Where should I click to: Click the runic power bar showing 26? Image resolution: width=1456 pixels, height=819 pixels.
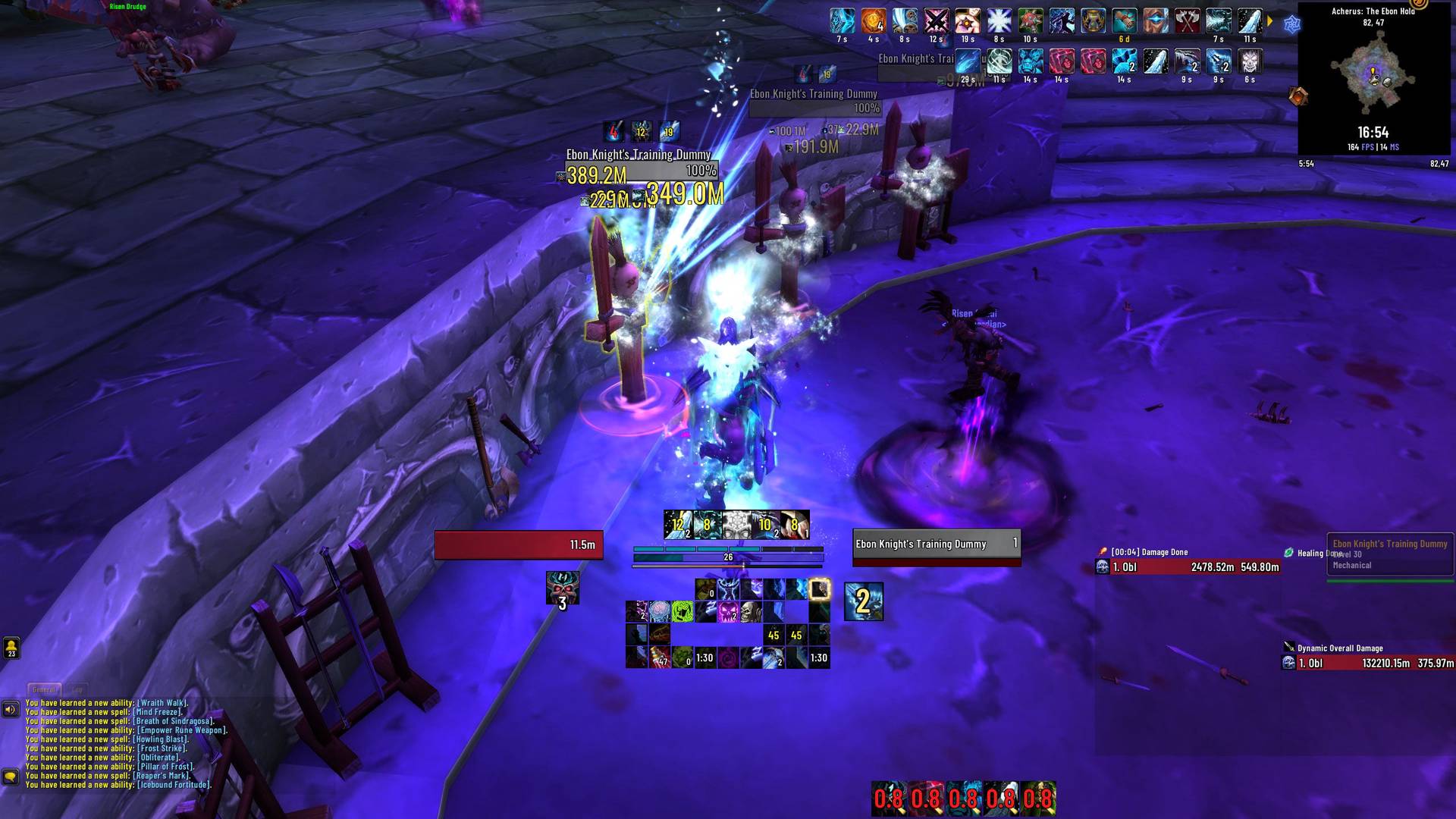tap(726, 556)
